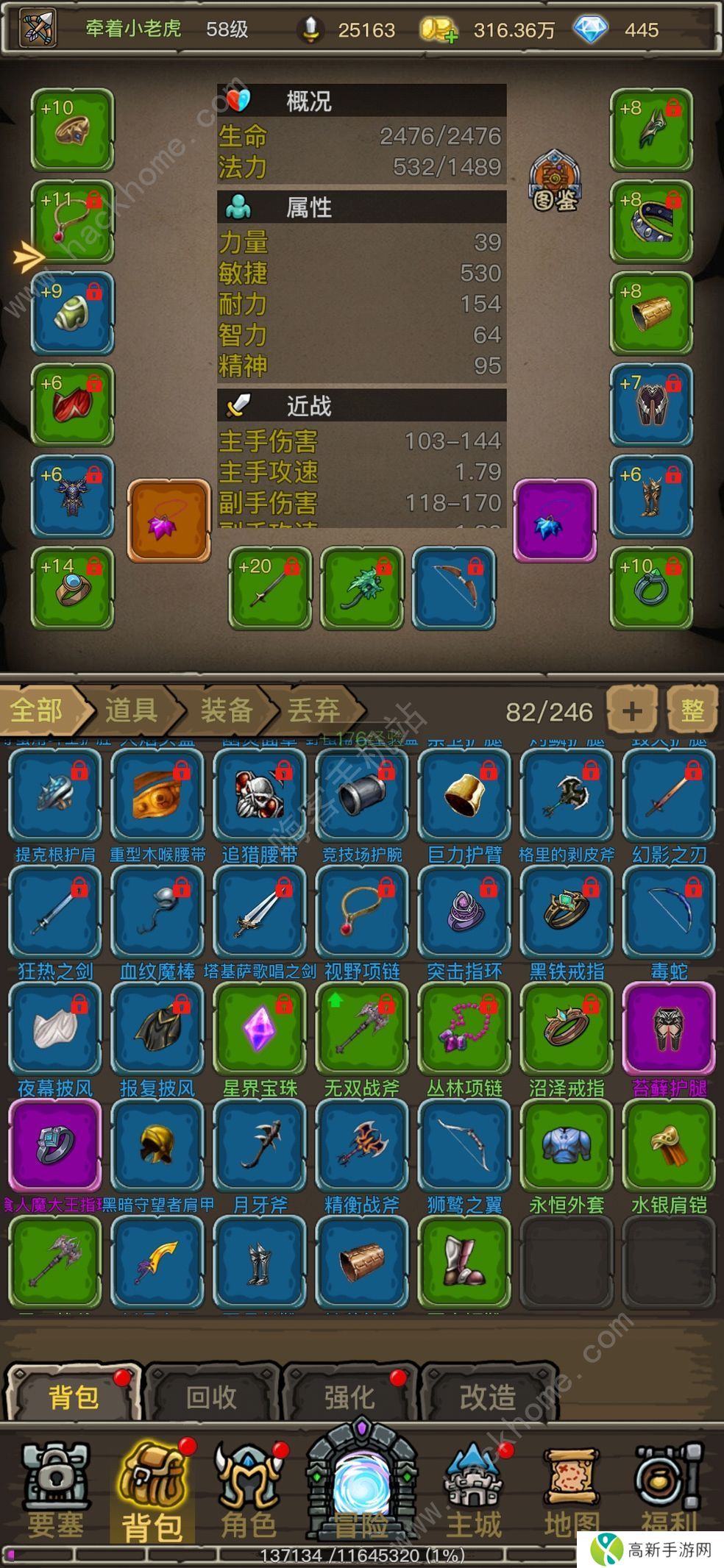Go to the 要塞 fortress screen
The image size is (724, 1568).
click(54, 1490)
